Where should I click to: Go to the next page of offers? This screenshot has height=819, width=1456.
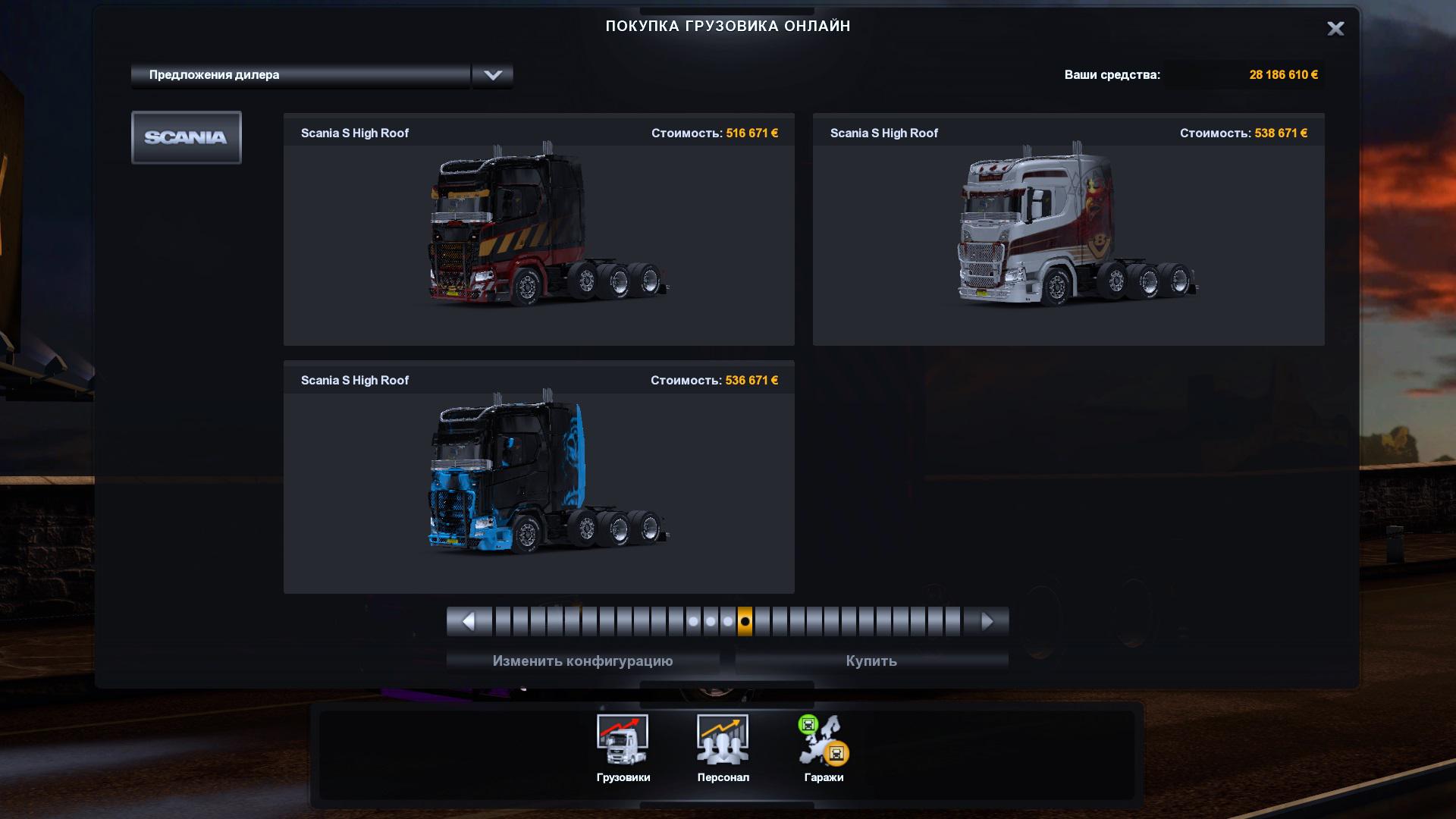pos(987,622)
